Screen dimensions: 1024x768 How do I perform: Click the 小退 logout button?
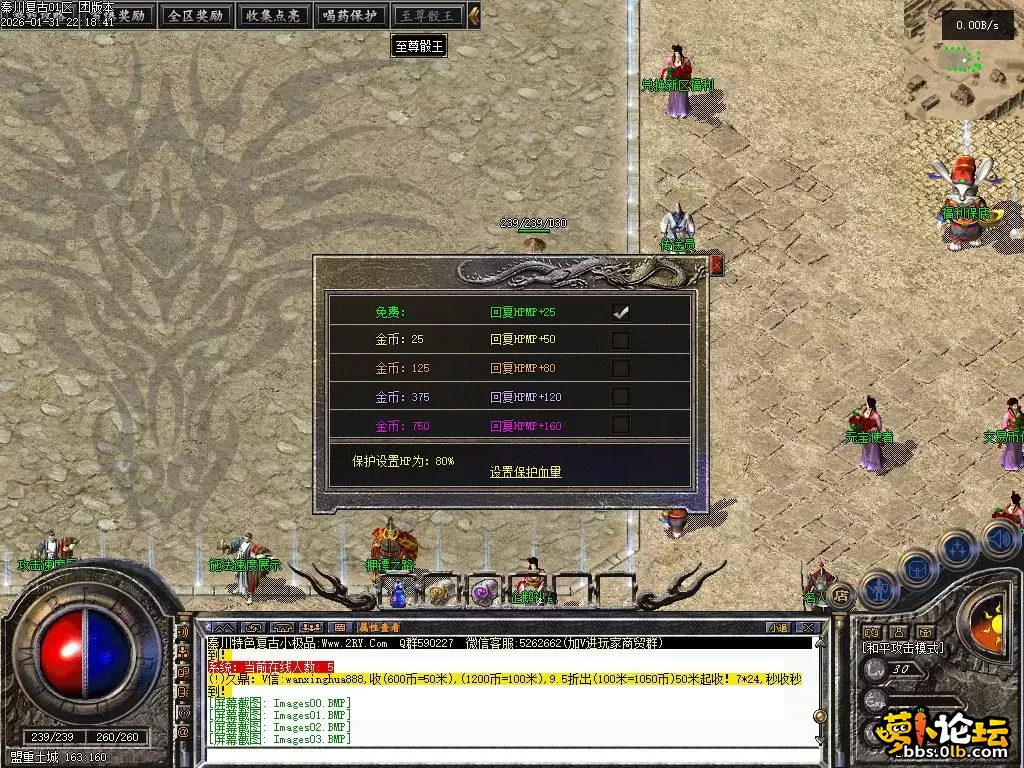[x=778, y=627]
